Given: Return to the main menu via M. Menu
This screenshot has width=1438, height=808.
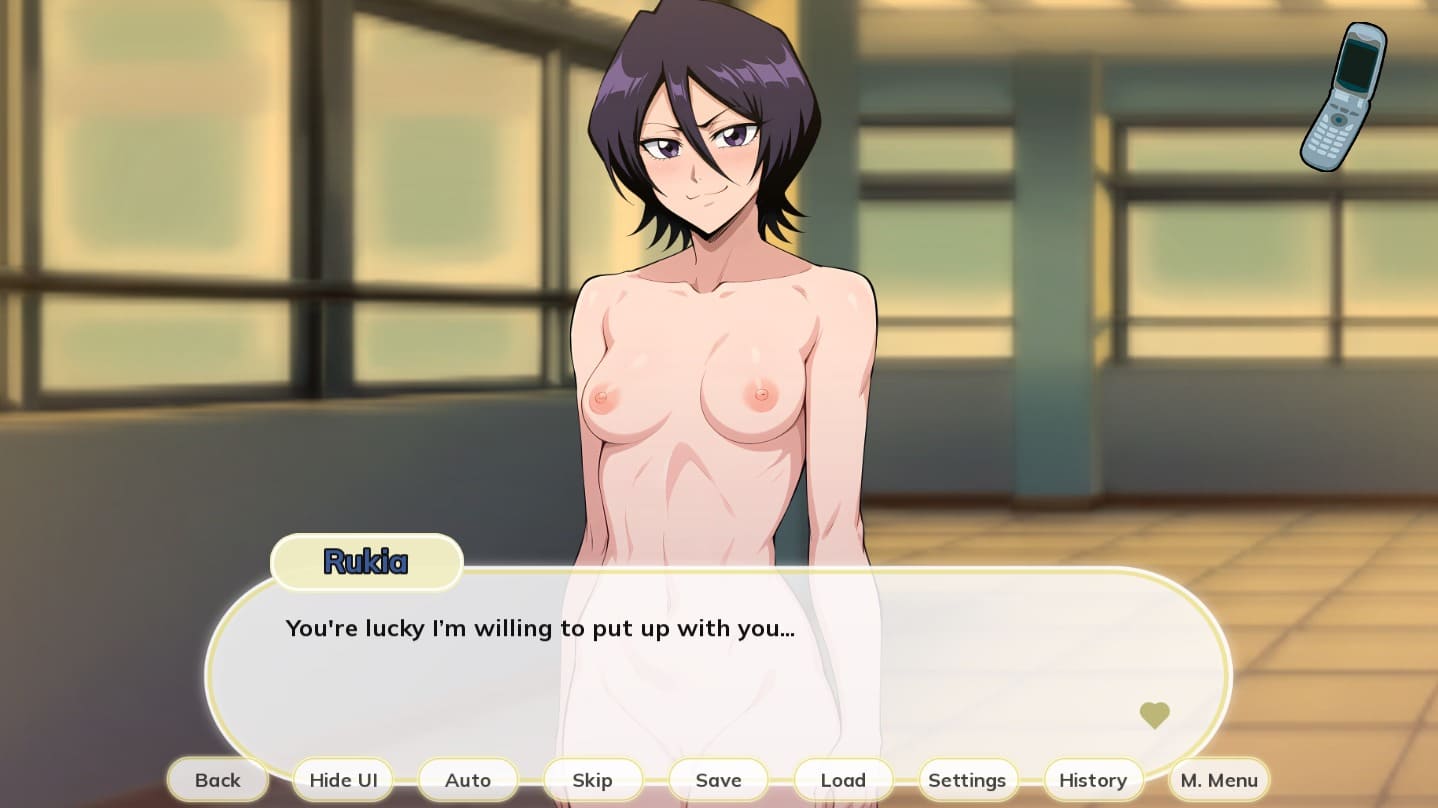Looking at the screenshot, I should 1219,780.
